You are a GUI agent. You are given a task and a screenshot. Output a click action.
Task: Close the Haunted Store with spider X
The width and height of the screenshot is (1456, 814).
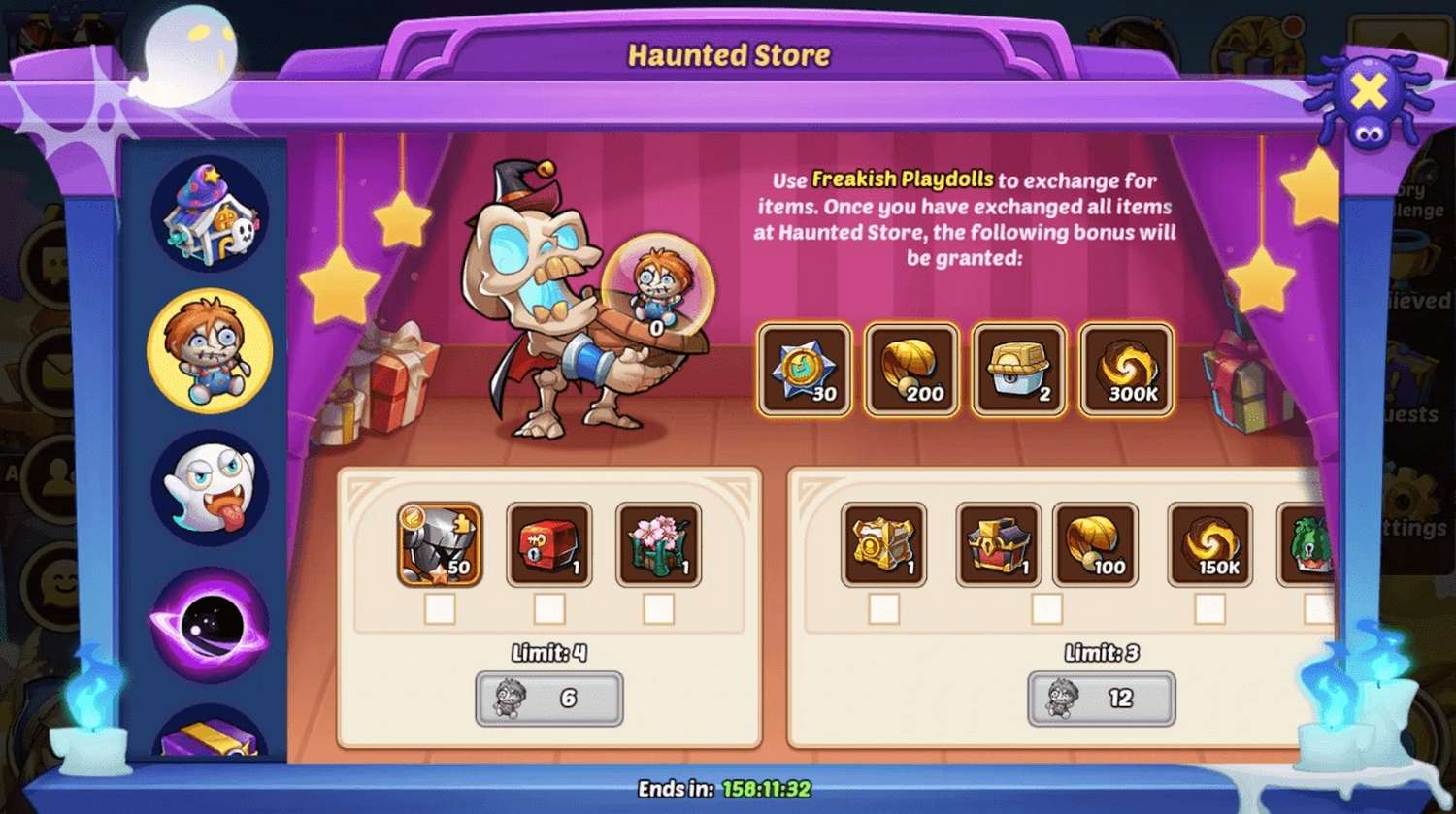click(1368, 94)
